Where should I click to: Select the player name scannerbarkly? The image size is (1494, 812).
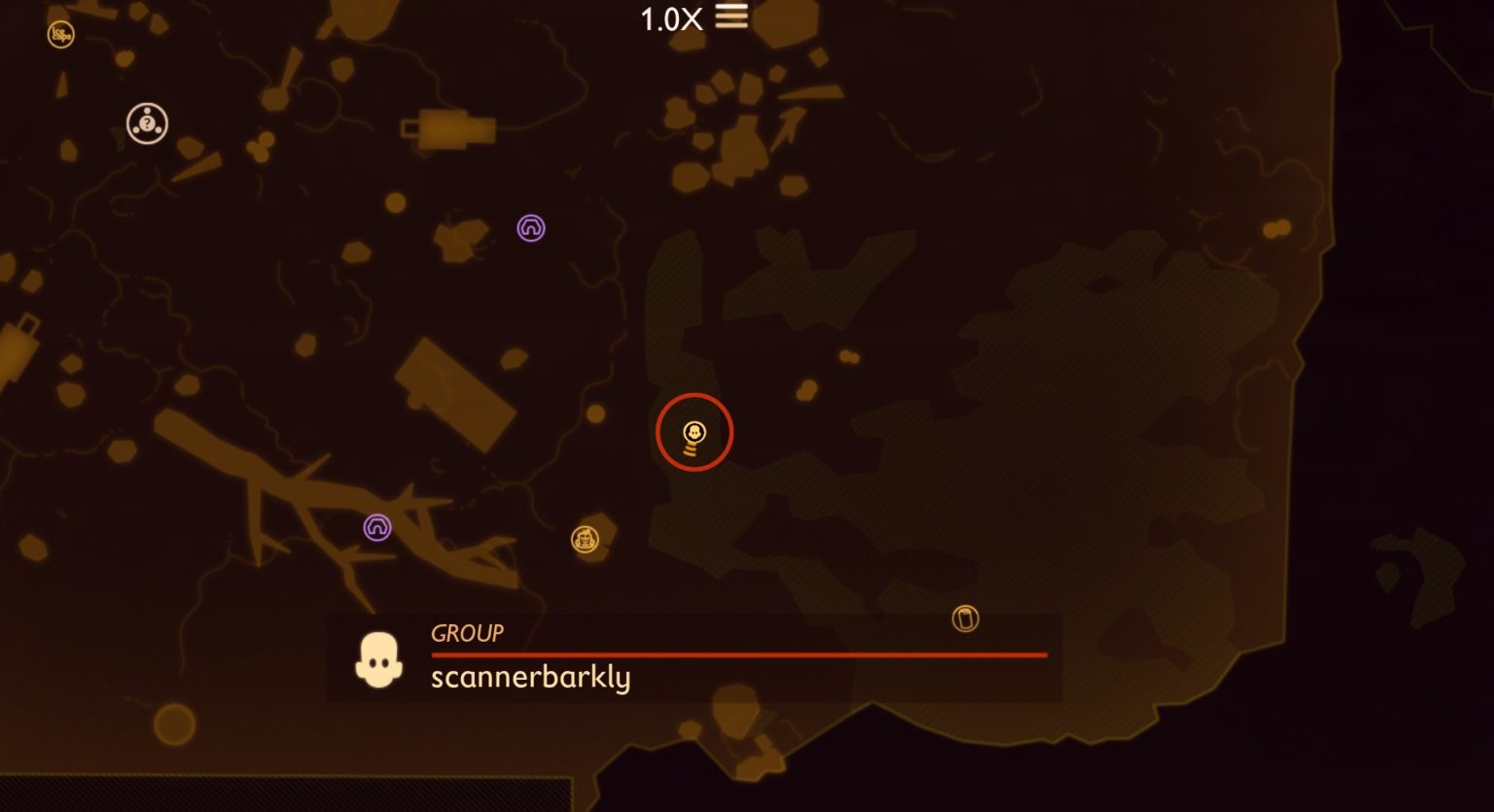tap(531, 678)
